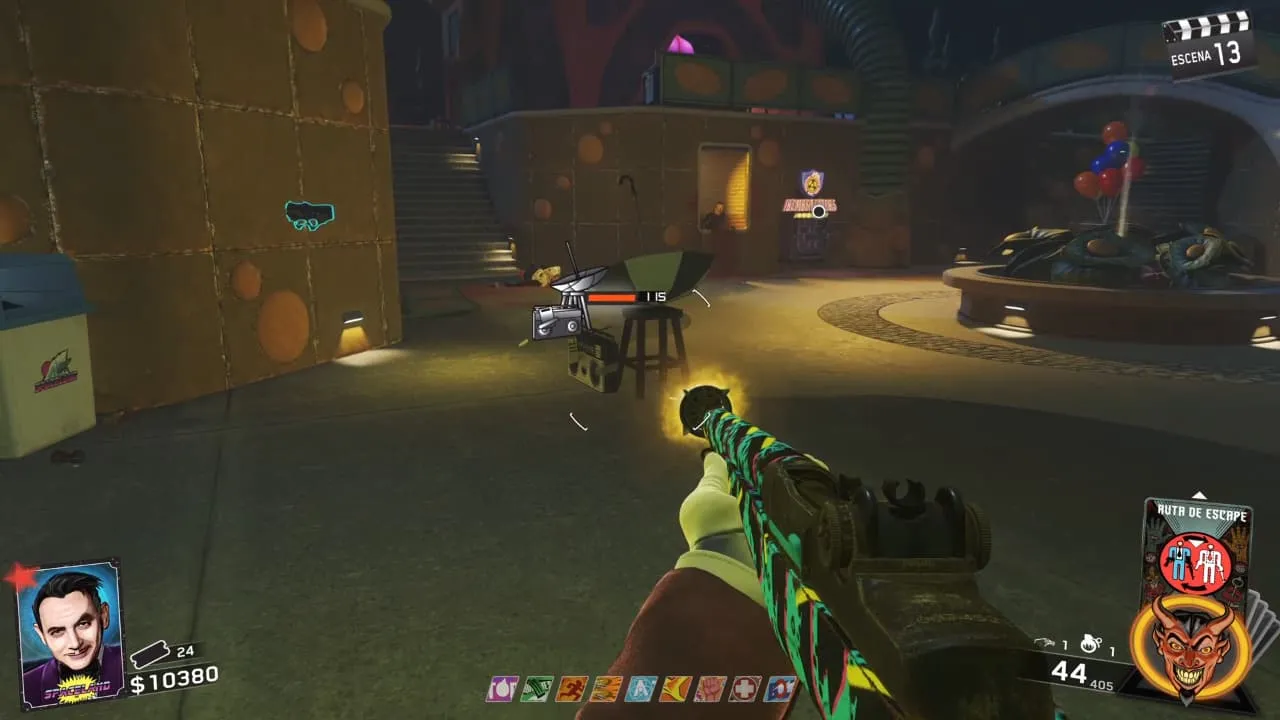Click the green soda can perk icon
This screenshot has height=720, width=1280.
pos(537,689)
